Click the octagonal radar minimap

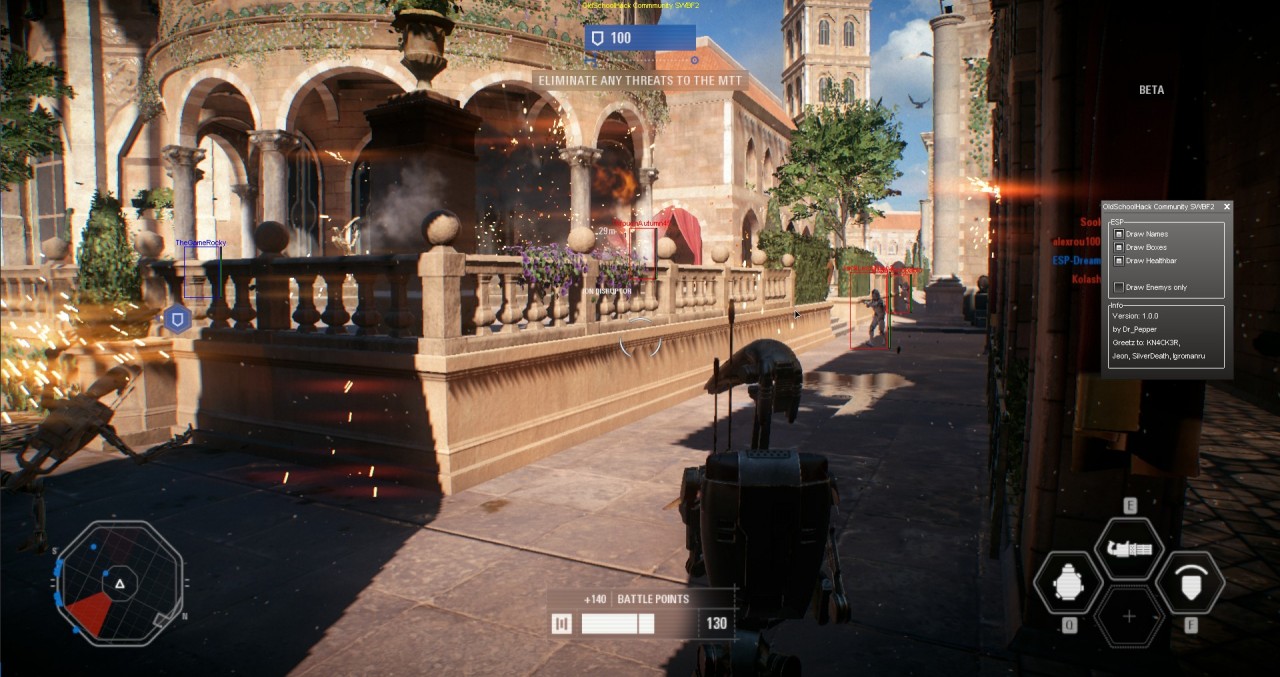click(x=120, y=582)
